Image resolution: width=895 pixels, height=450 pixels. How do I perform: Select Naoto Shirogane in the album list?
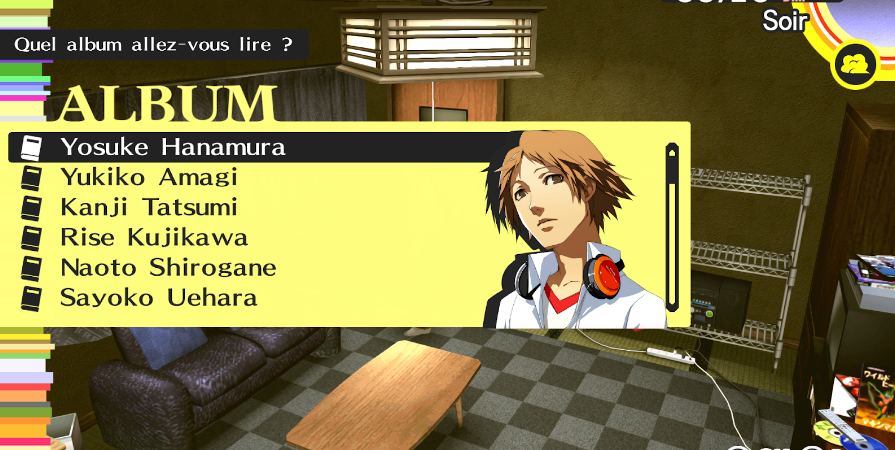[x=168, y=268]
